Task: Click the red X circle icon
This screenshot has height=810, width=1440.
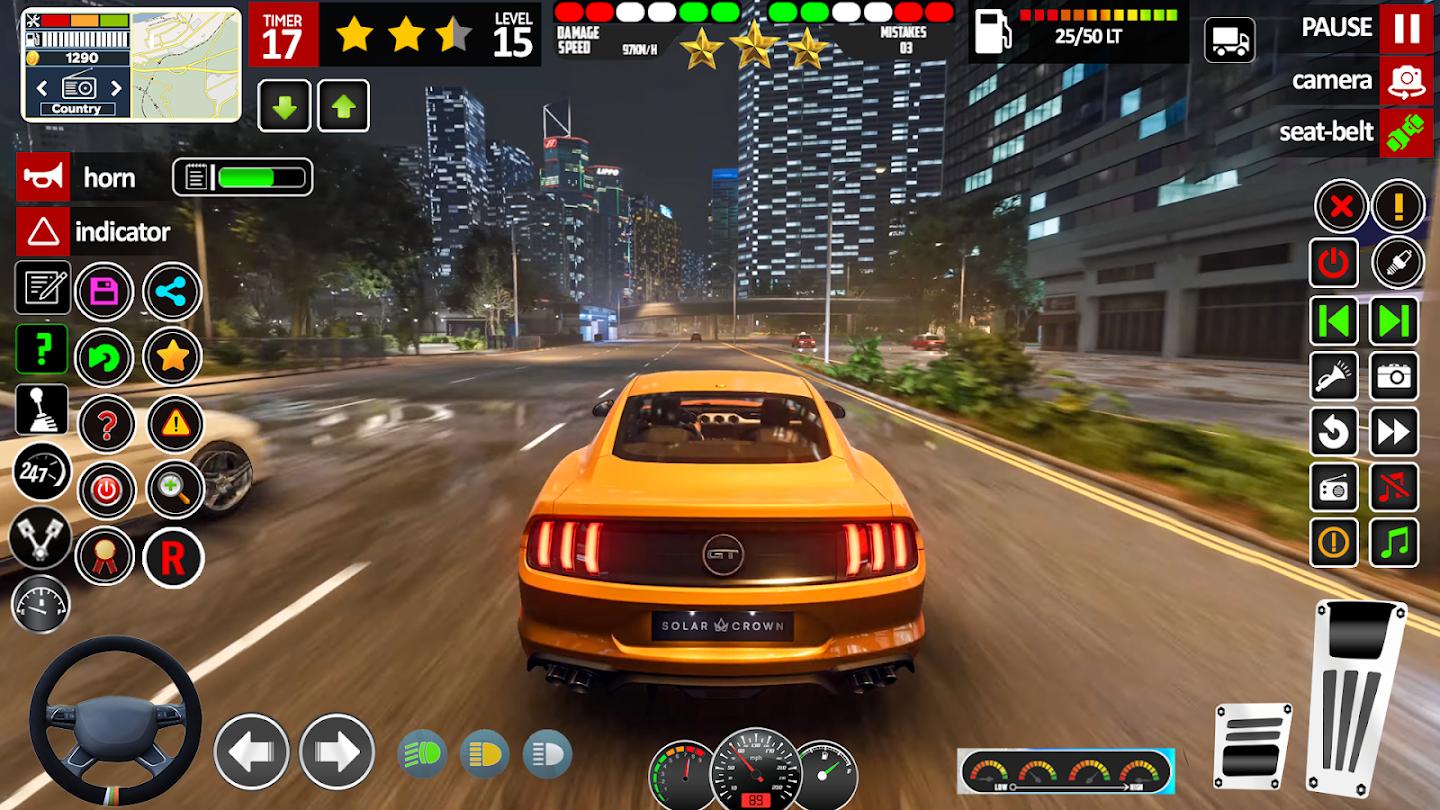Action: click(x=1341, y=208)
